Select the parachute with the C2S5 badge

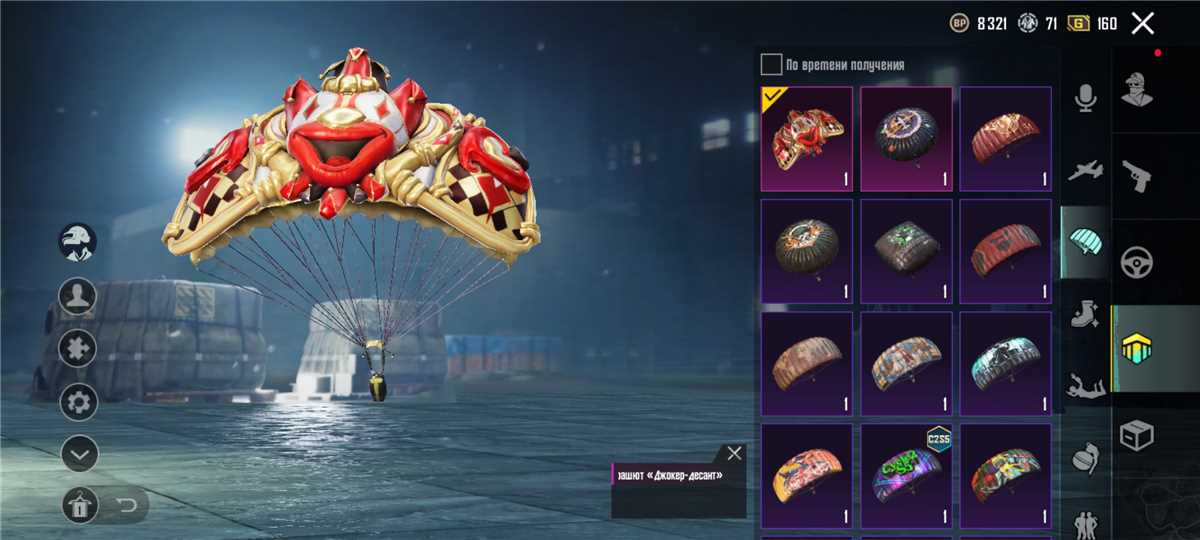906,475
